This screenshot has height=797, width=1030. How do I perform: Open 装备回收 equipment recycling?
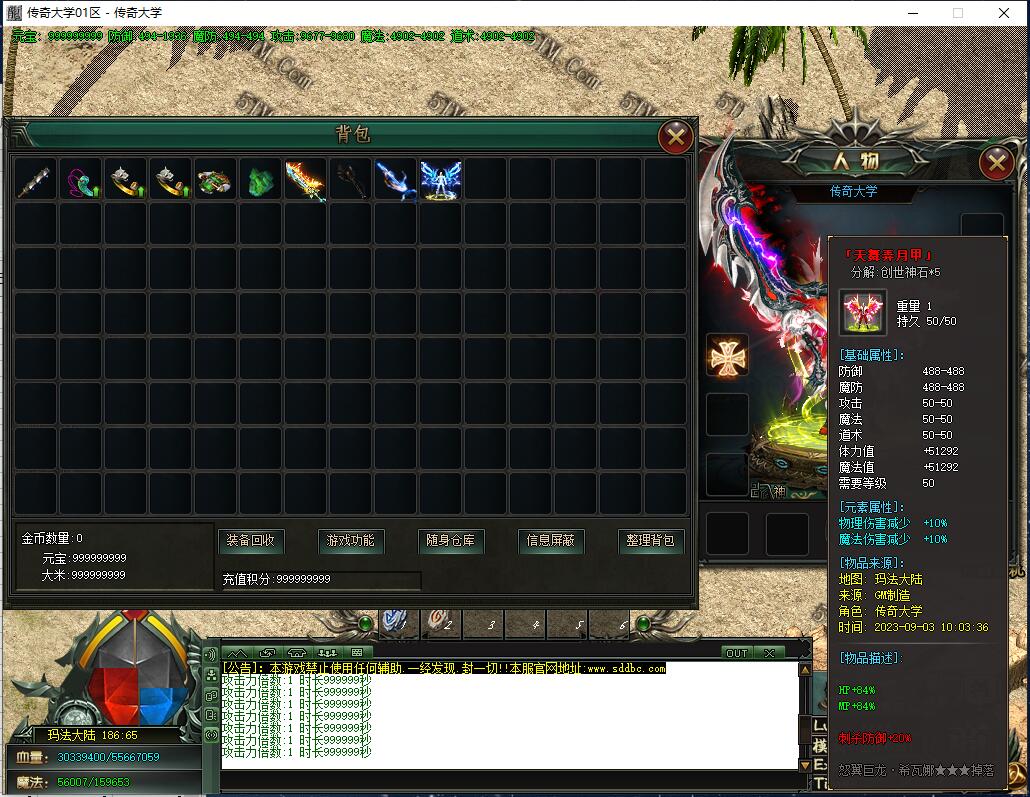[x=251, y=541]
